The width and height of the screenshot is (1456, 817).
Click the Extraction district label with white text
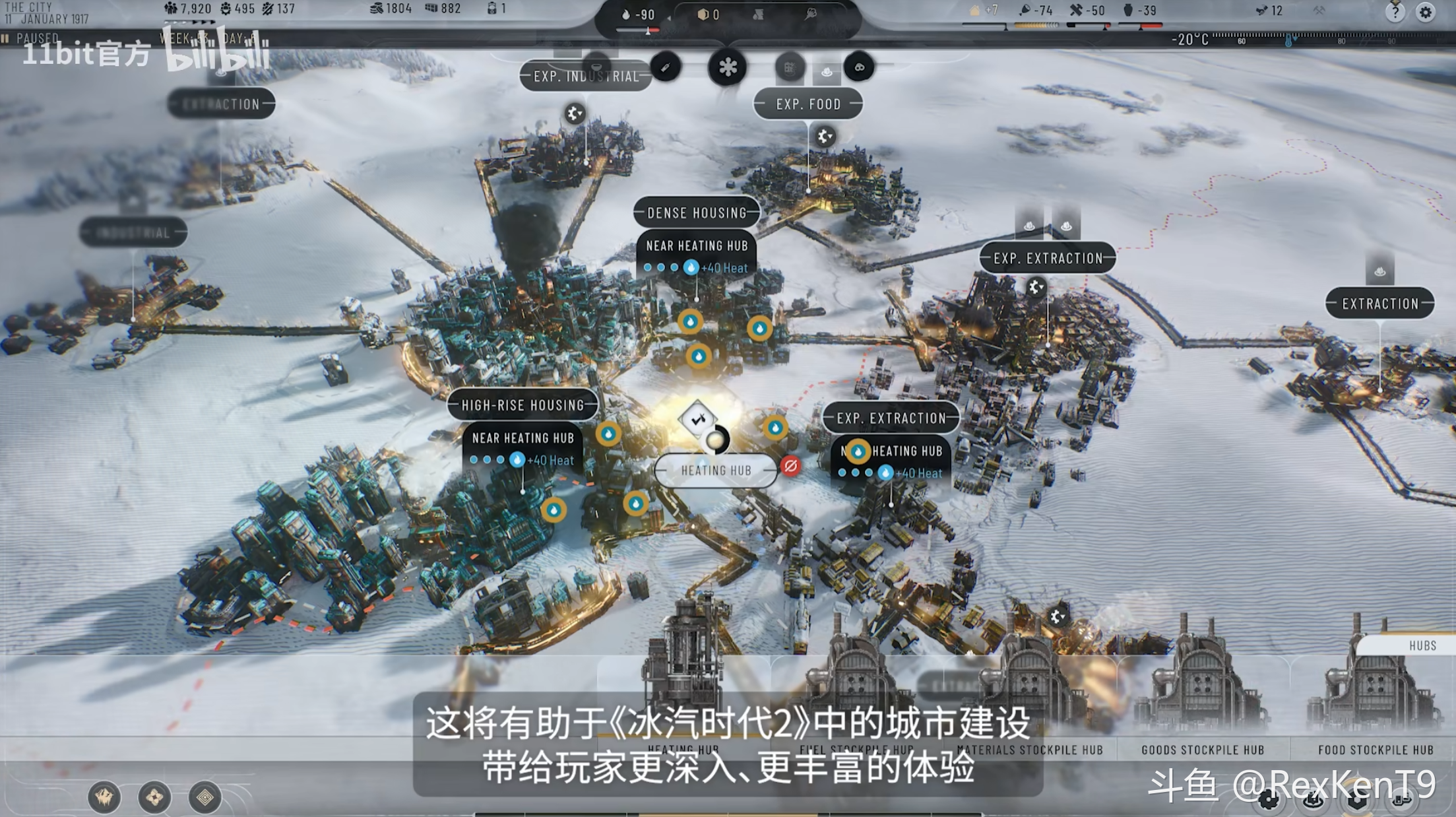[x=1379, y=304]
